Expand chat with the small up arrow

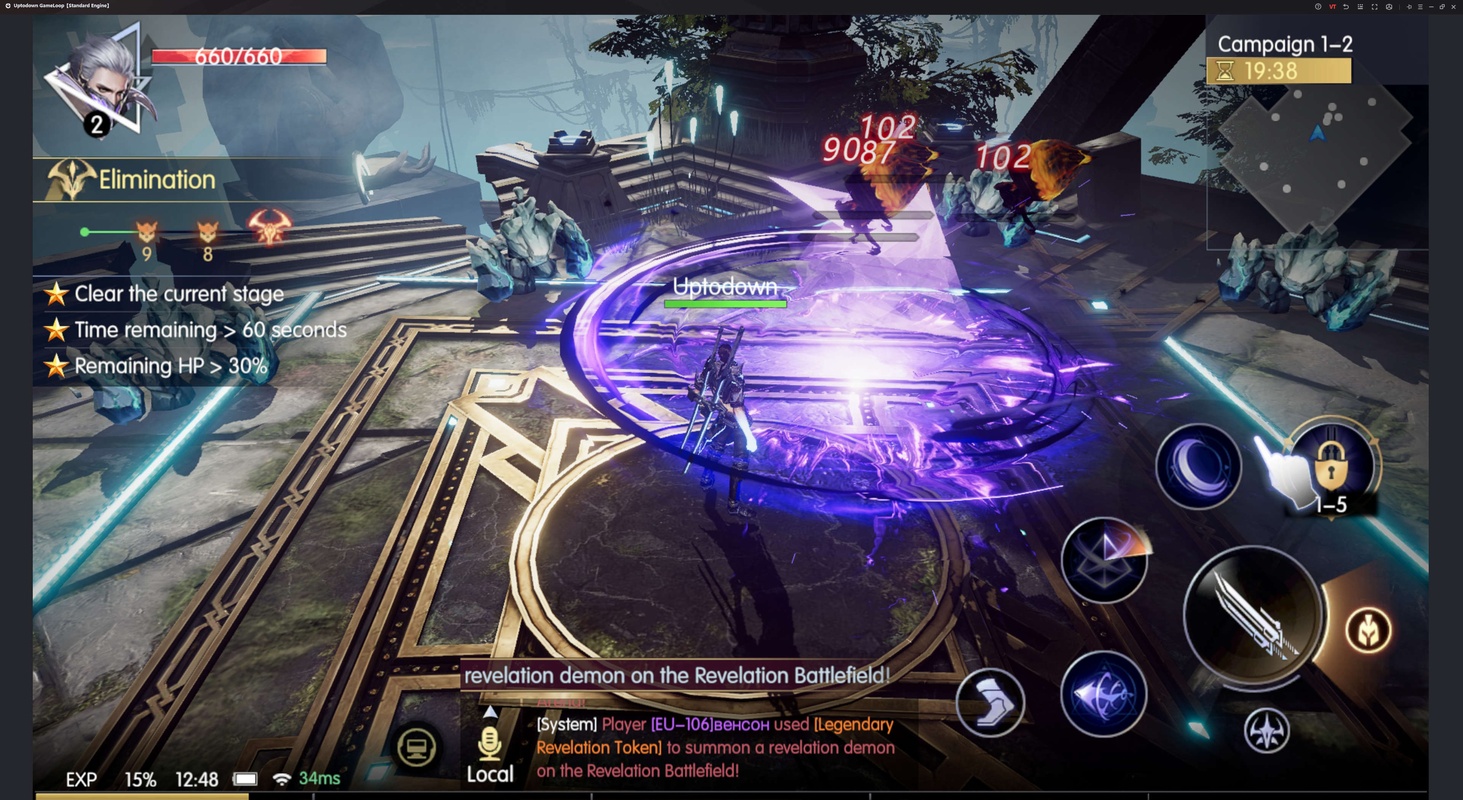(x=490, y=713)
